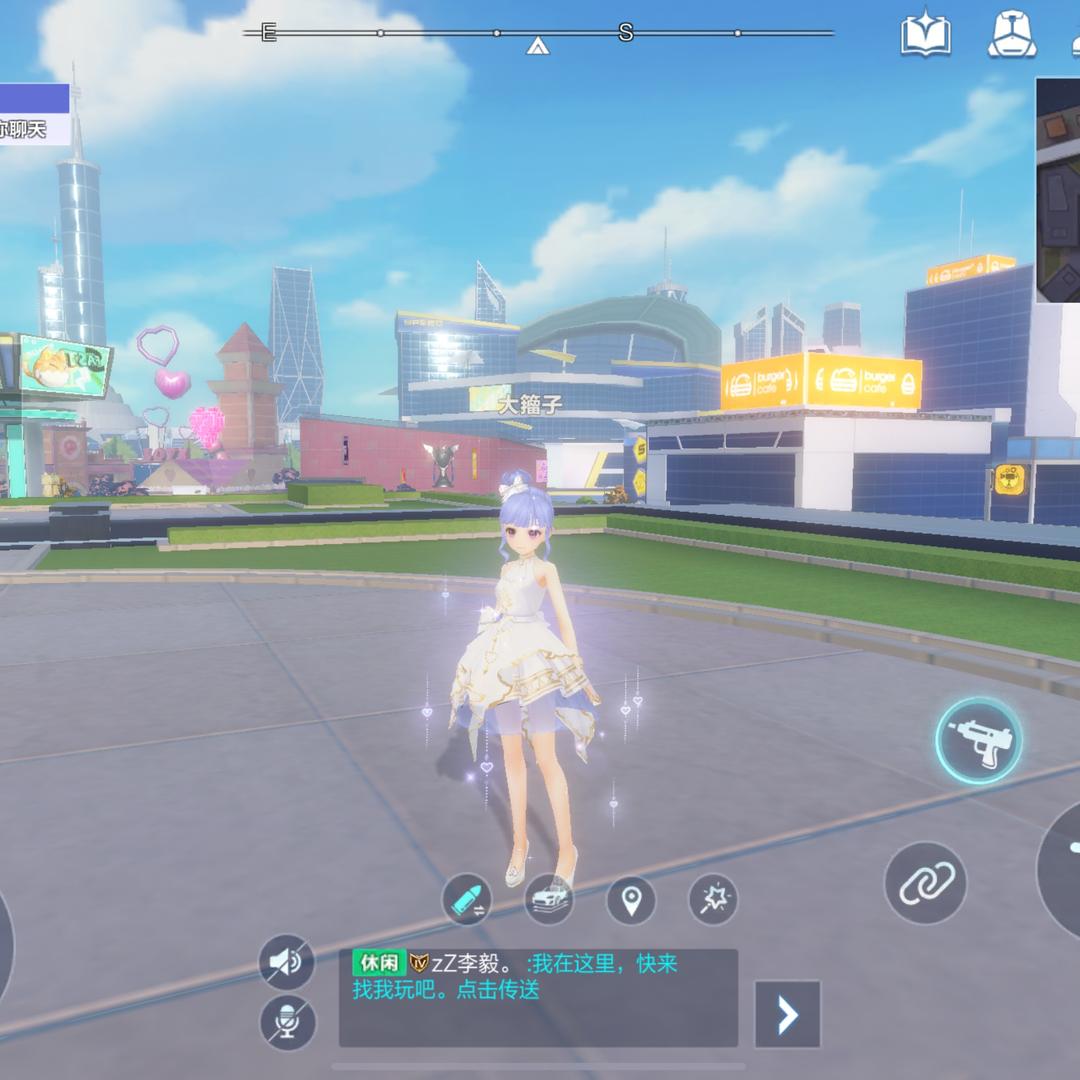Open the minimap

click(x=1058, y=190)
